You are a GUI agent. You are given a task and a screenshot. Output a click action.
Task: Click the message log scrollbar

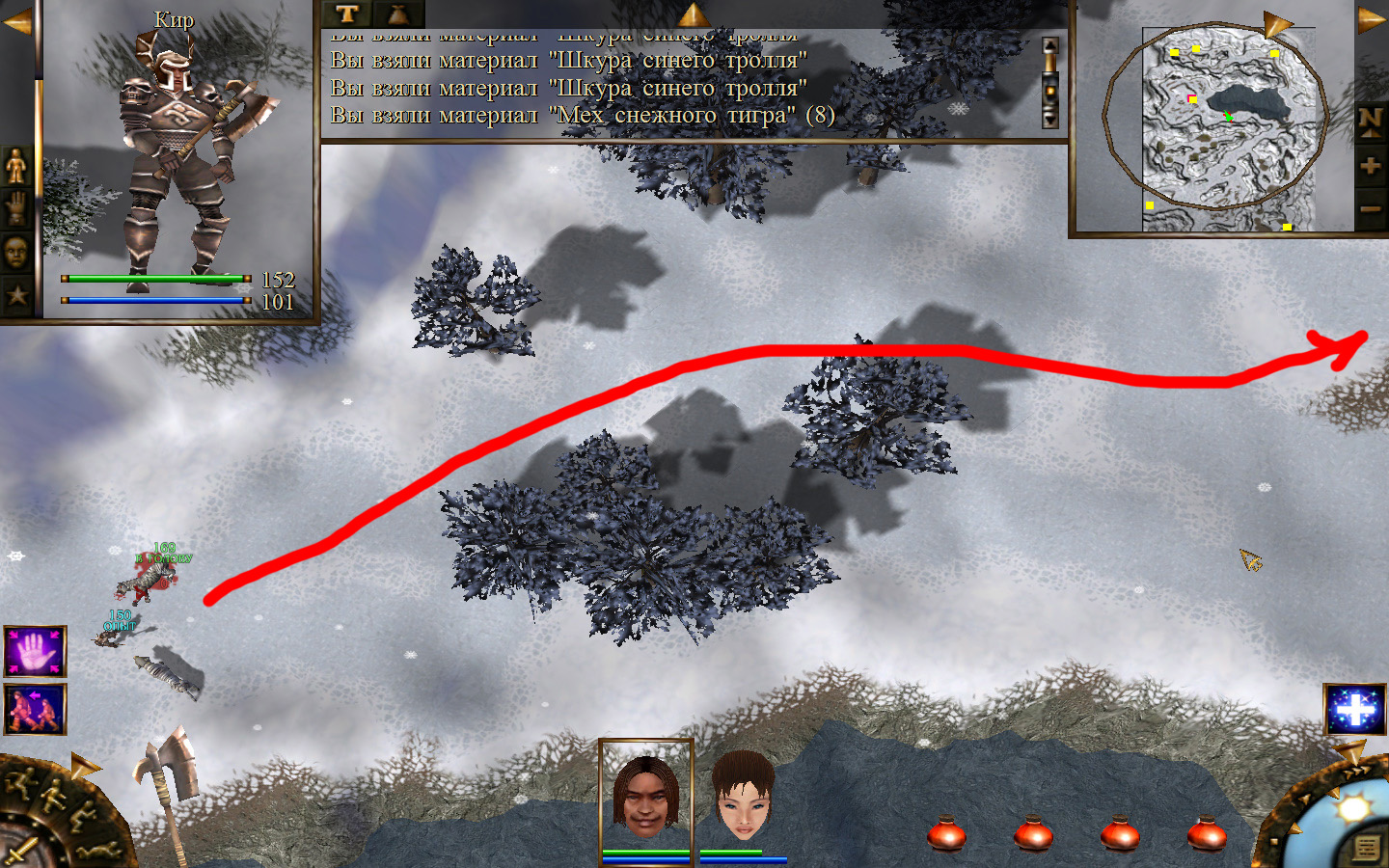click(1050, 83)
